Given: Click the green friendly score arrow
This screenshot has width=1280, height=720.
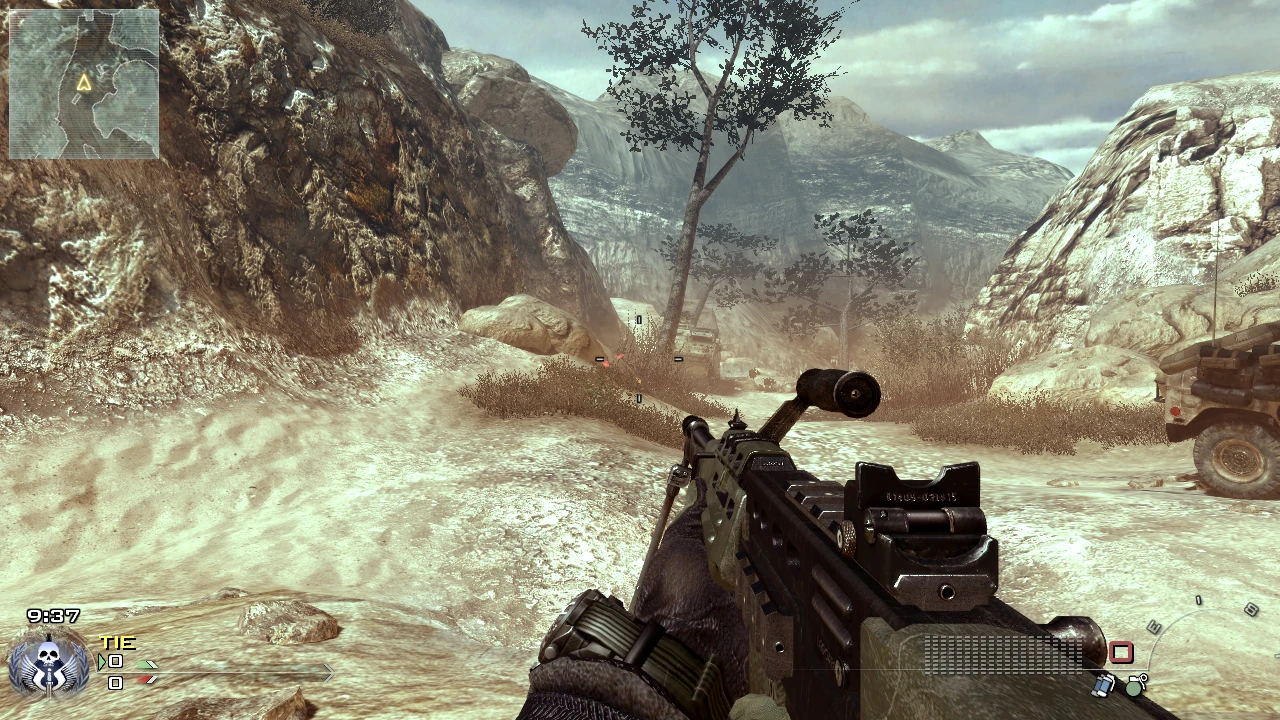Looking at the screenshot, I should tap(146, 666).
